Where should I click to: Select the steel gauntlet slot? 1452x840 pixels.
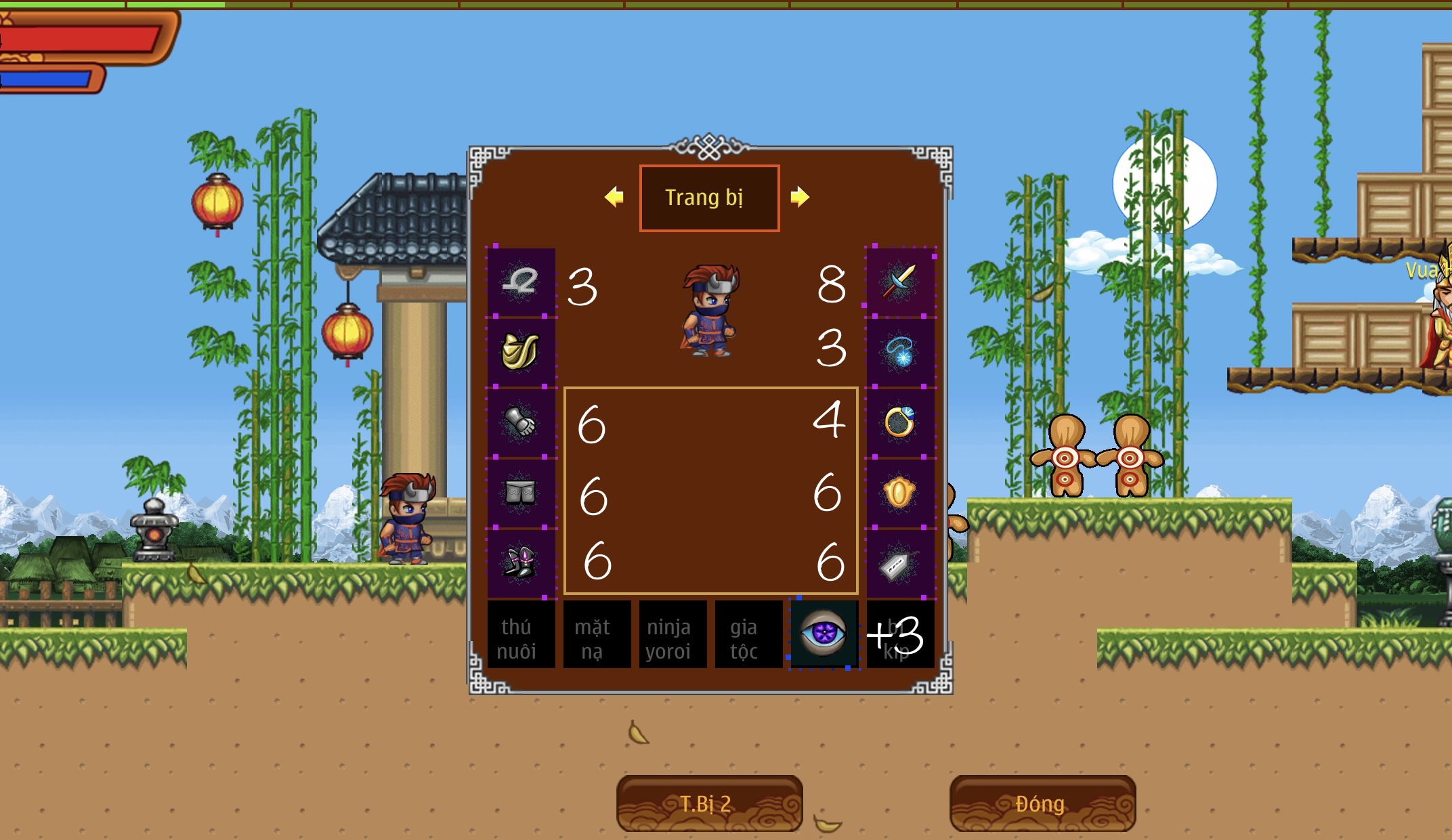(x=521, y=422)
